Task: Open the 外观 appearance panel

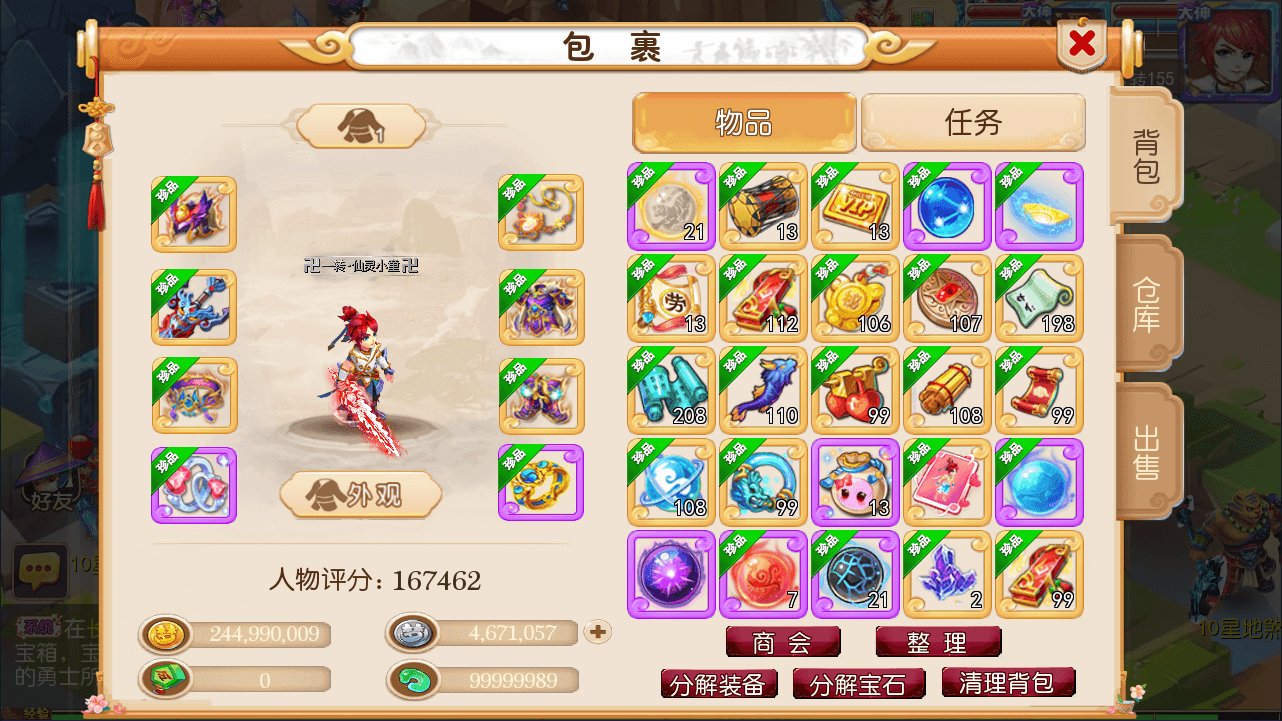Action: click(x=360, y=496)
